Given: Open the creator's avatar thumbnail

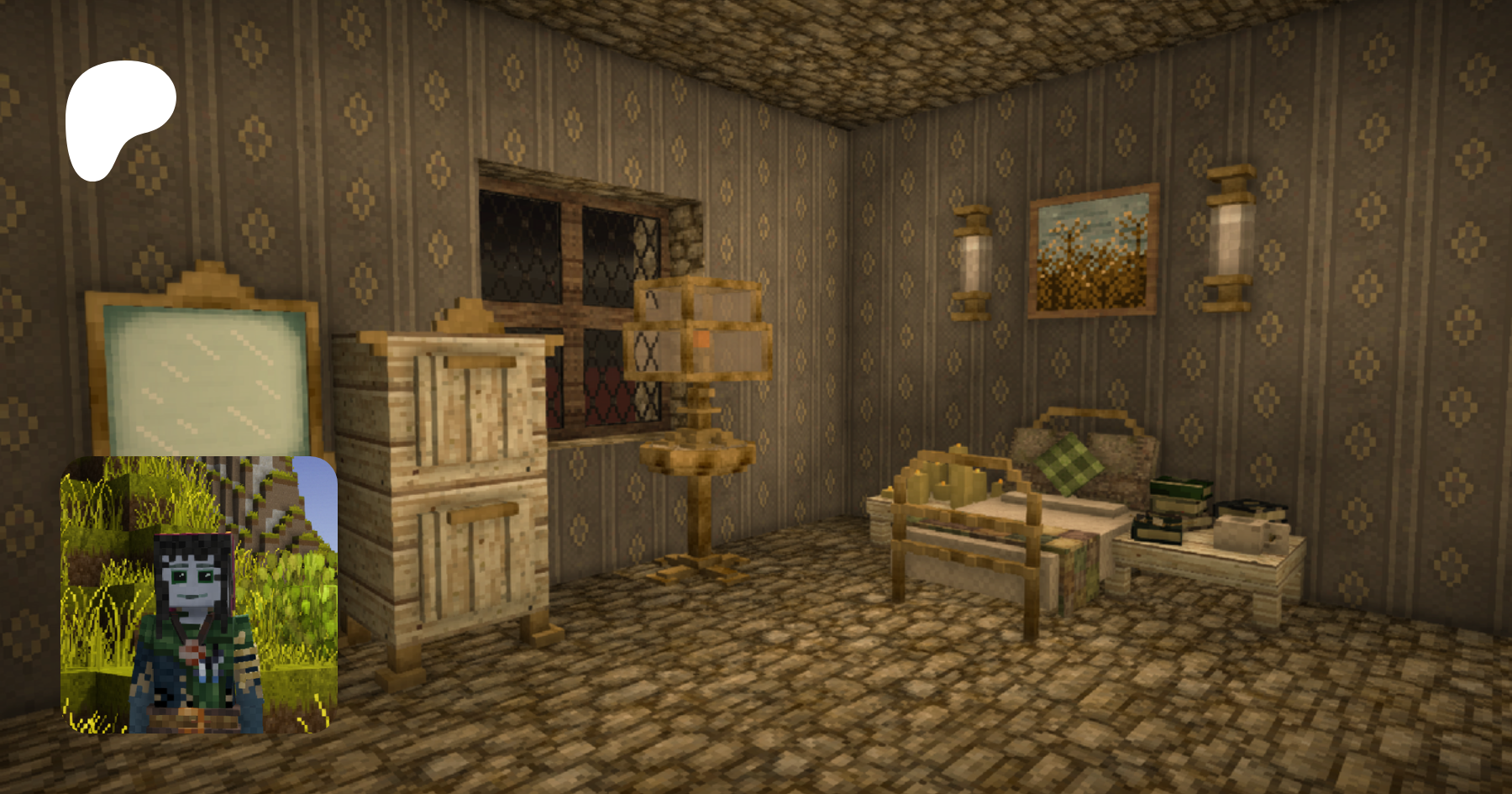Looking at the screenshot, I should [x=198, y=595].
